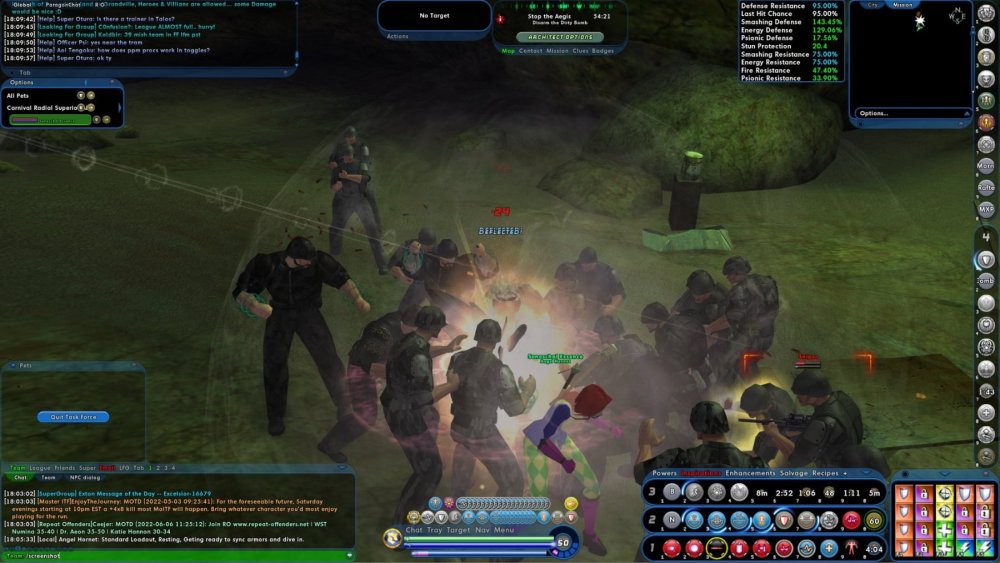The width and height of the screenshot is (1000, 563).
Task: Open the Menu from the status bar
Action: coord(503,530)
